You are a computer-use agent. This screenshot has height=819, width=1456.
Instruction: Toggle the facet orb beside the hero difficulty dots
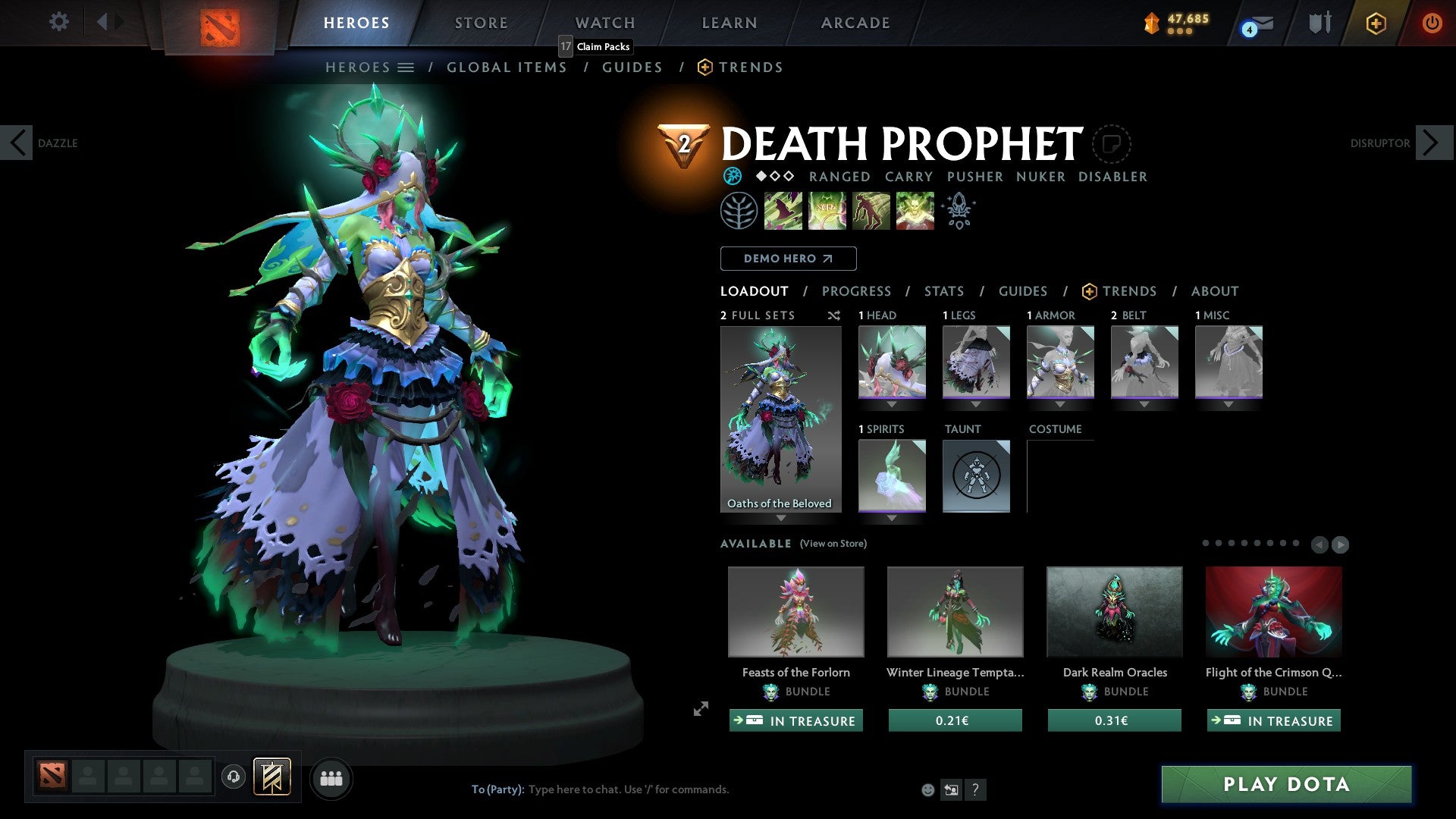732,176
